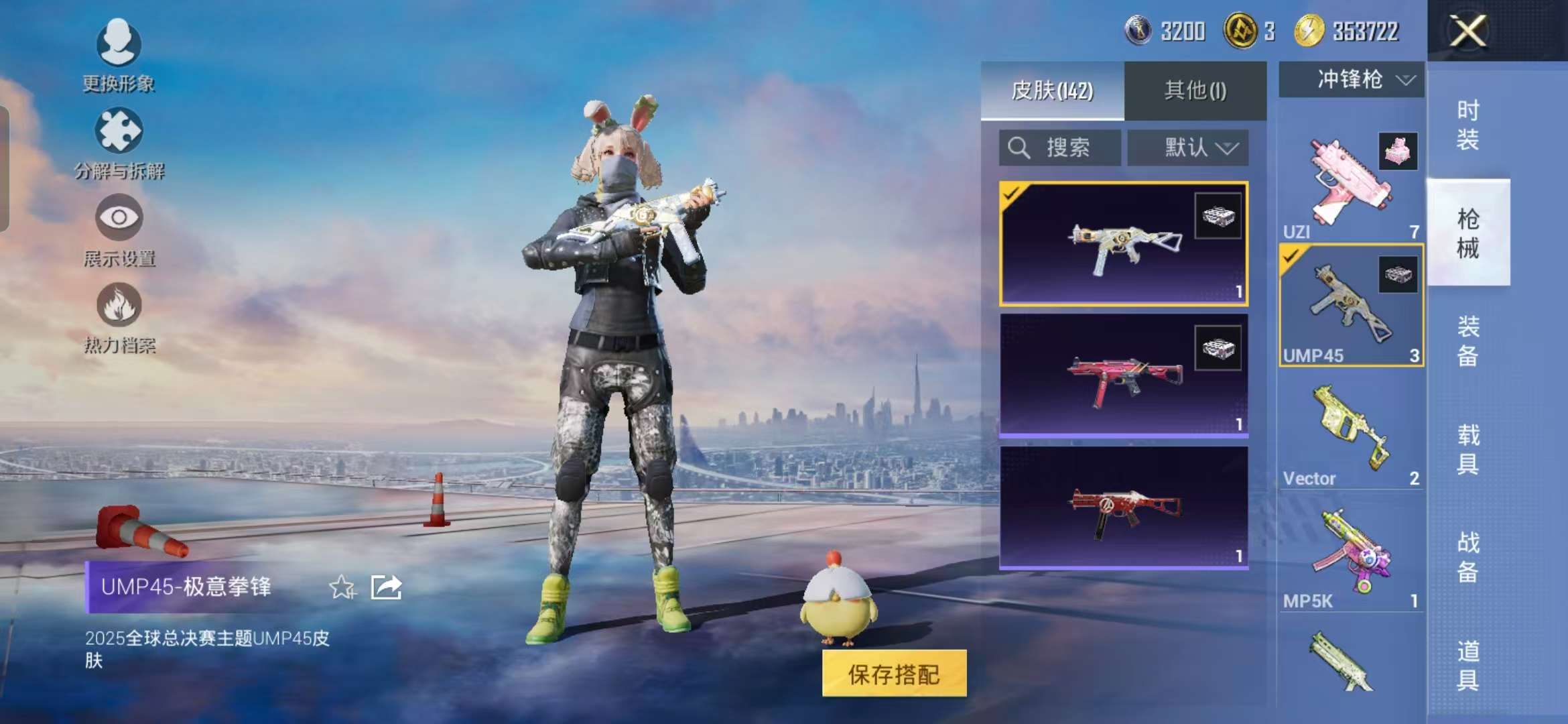This screenshot has height=724, width=1568.
Task: Click the search magnifier icon
Action: coord(1019,146)
